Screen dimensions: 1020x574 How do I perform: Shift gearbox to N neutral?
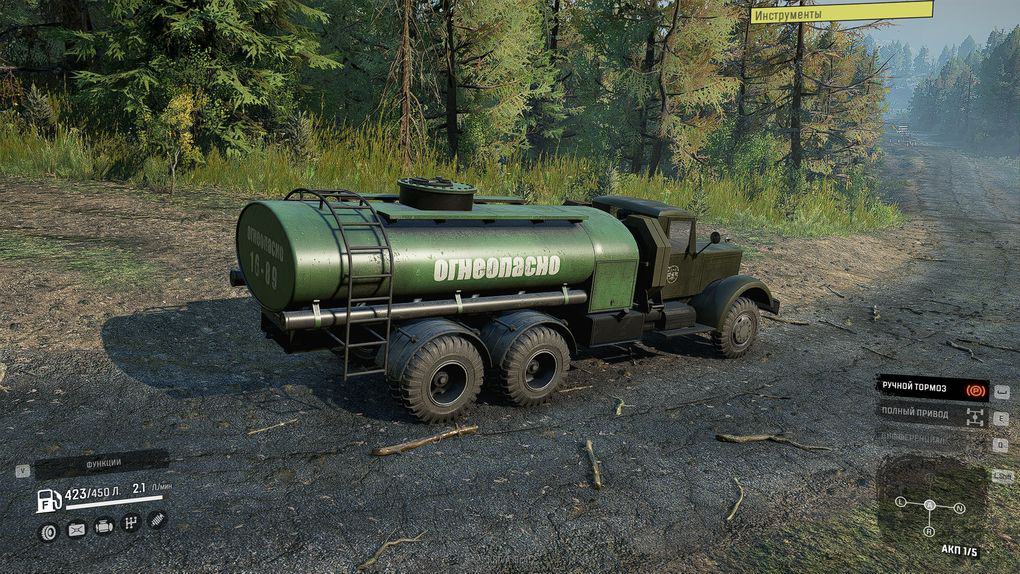pyautogui.click(x=959, y=507)
